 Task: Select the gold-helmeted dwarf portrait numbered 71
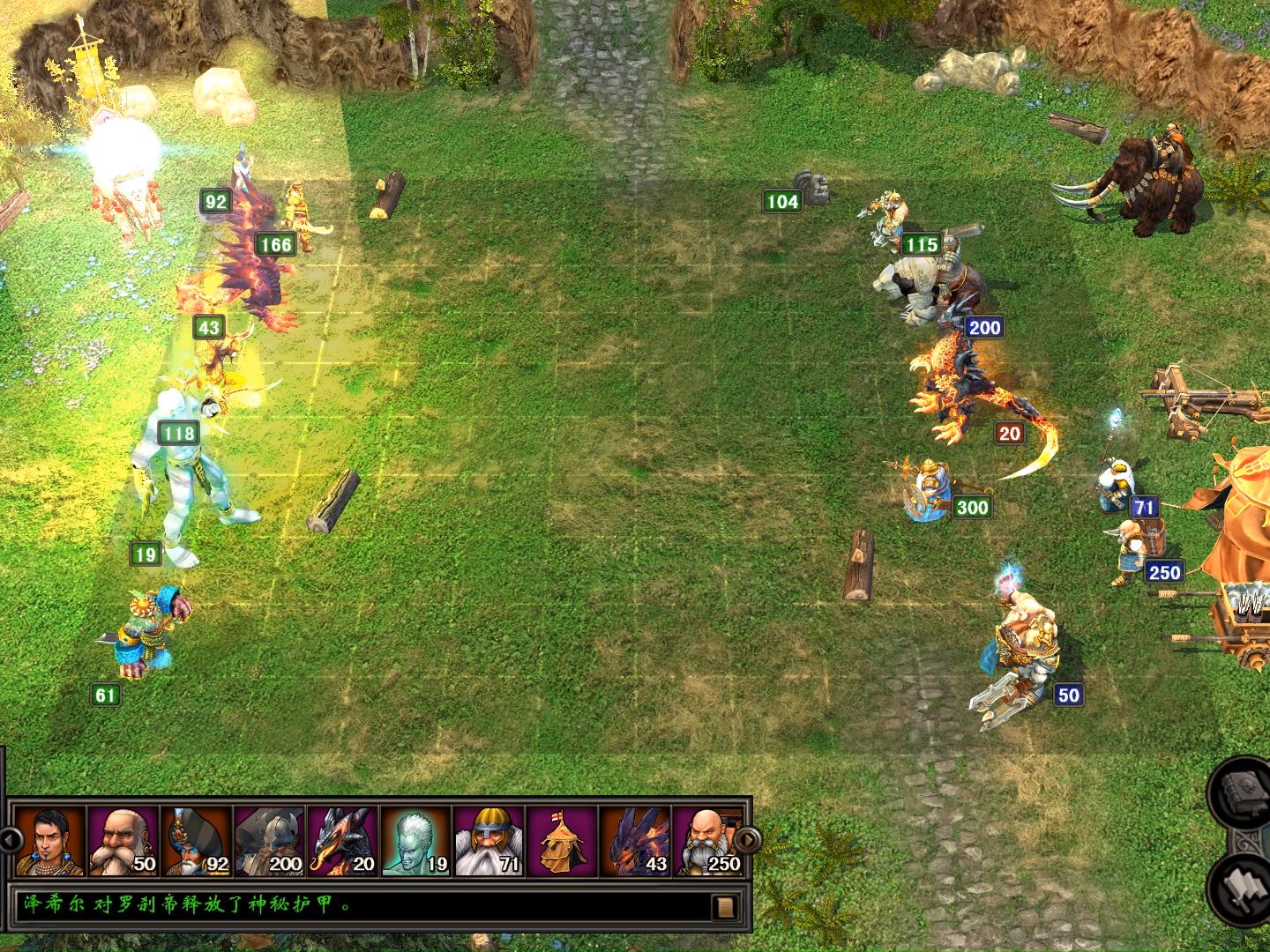click(489, 840)
